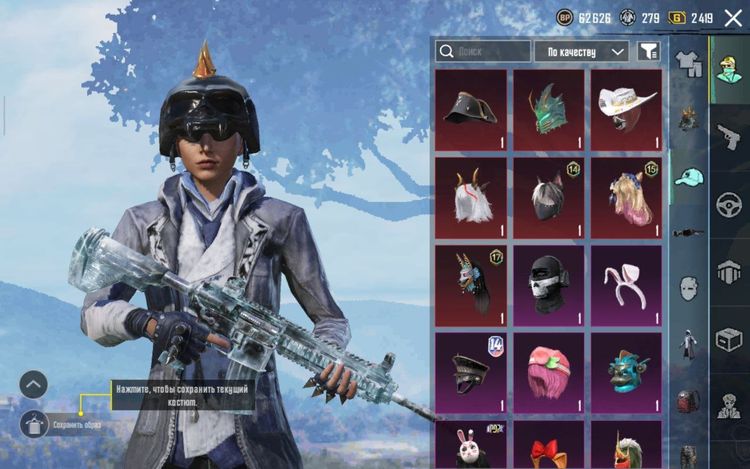Select the black skull balaclava mask
The height and width of the screenshot is (469, 750).
click(548, 285)
